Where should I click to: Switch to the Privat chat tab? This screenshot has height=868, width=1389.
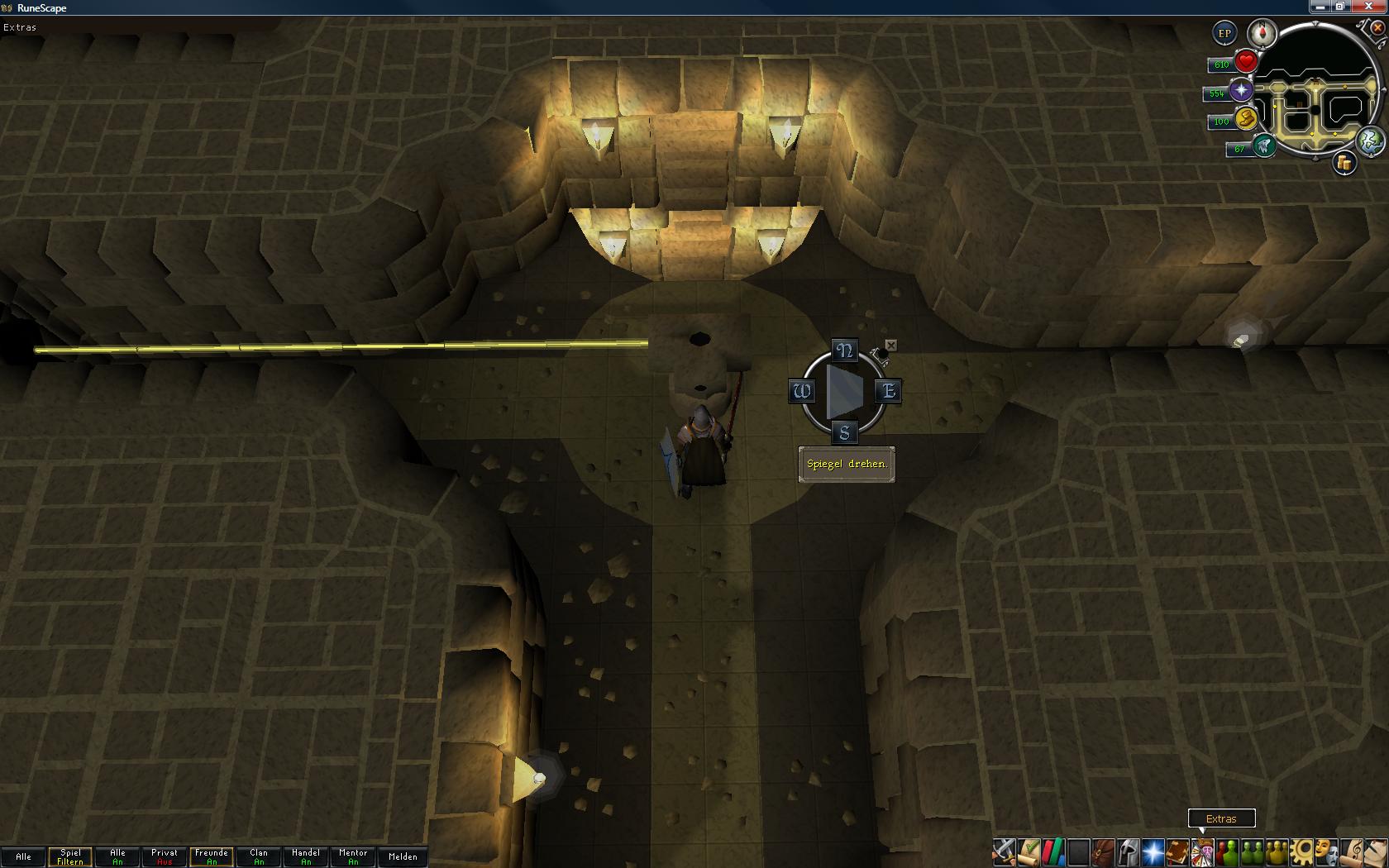(x=165, y=856)
